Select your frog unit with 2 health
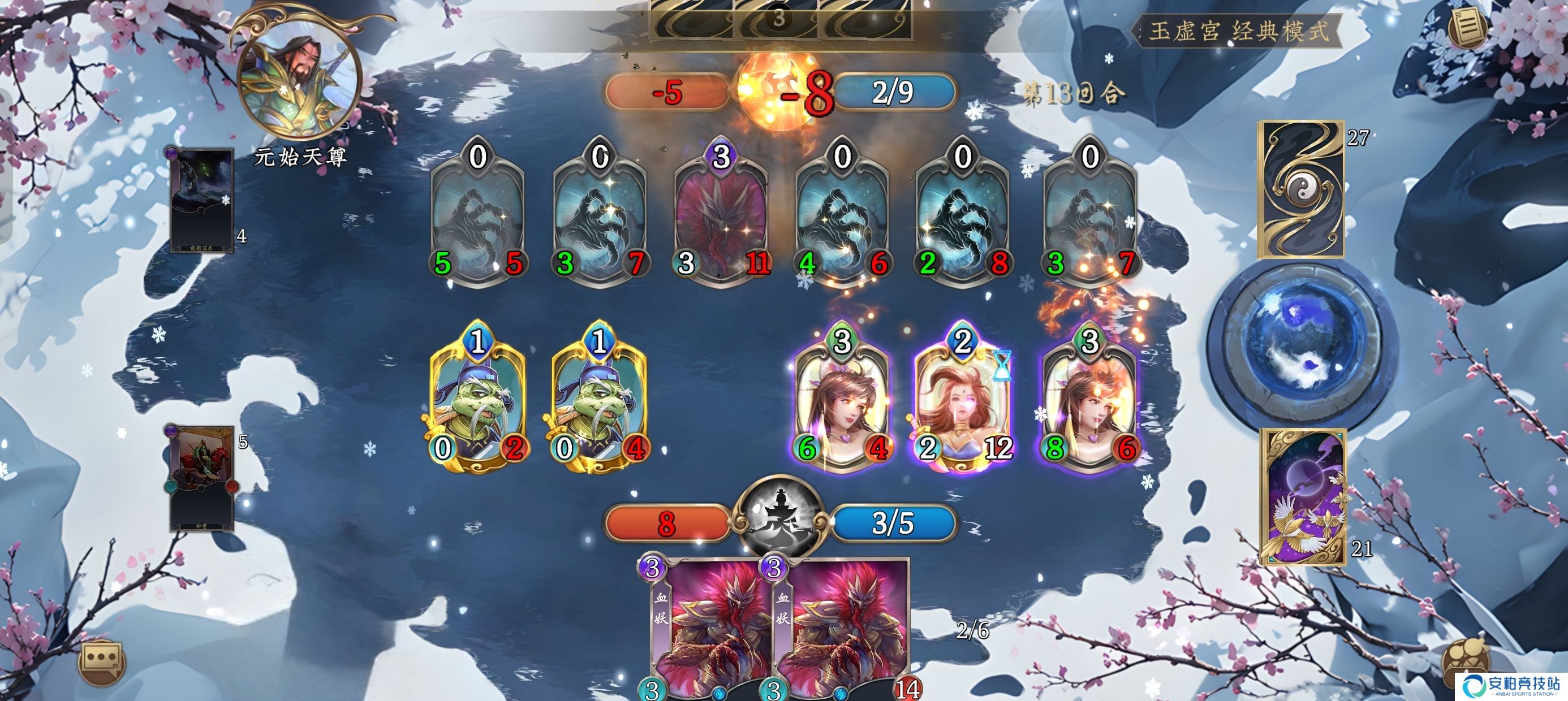 coord(478,399)
